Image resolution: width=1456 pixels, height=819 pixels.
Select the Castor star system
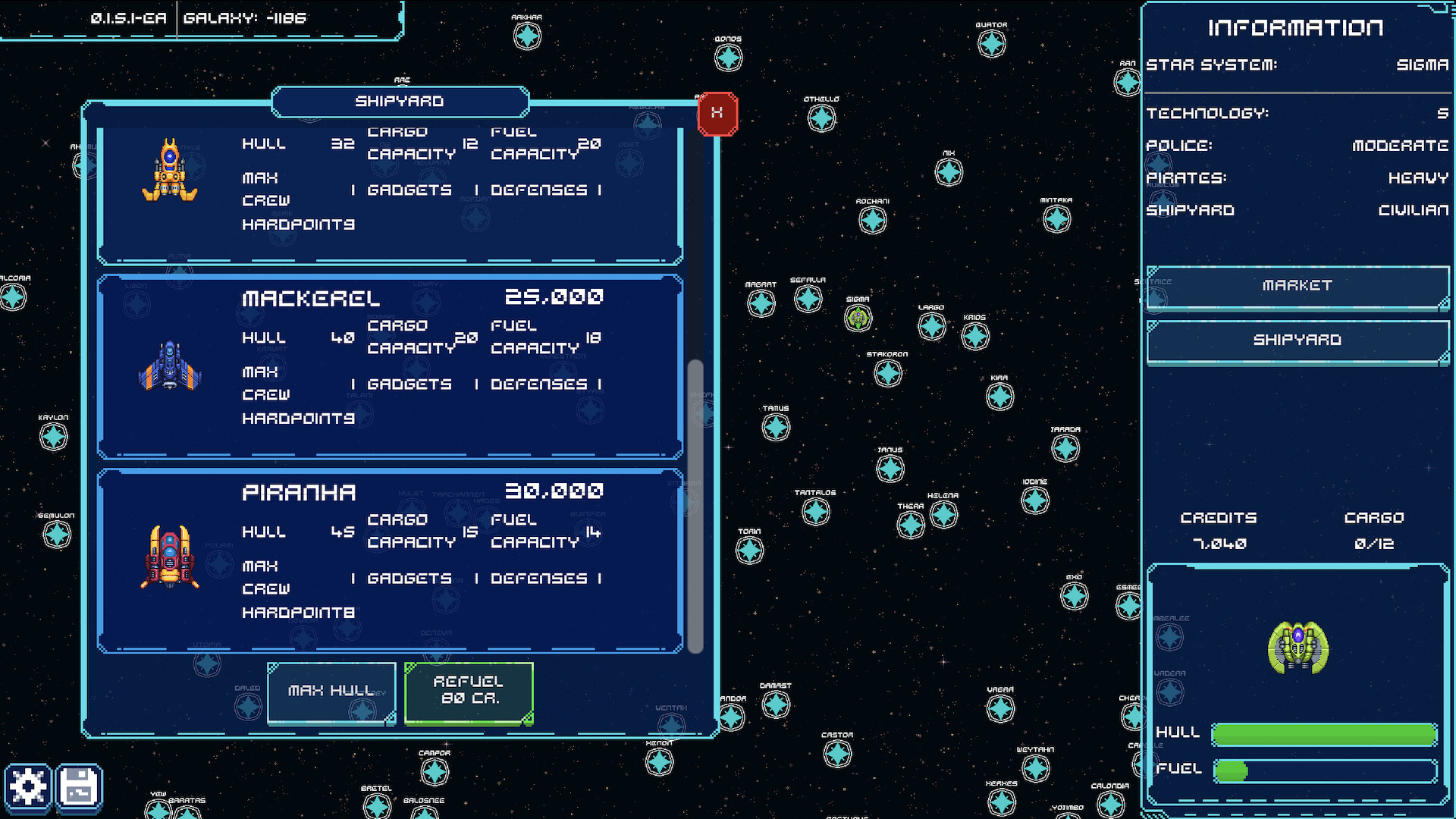[837, 752]
